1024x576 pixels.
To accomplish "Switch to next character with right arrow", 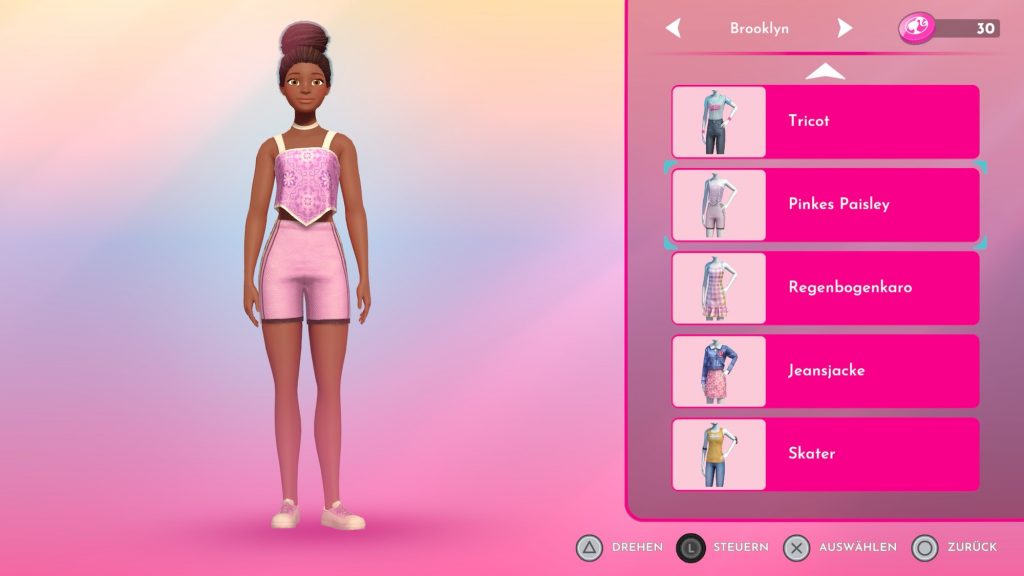I will (845, 28).
